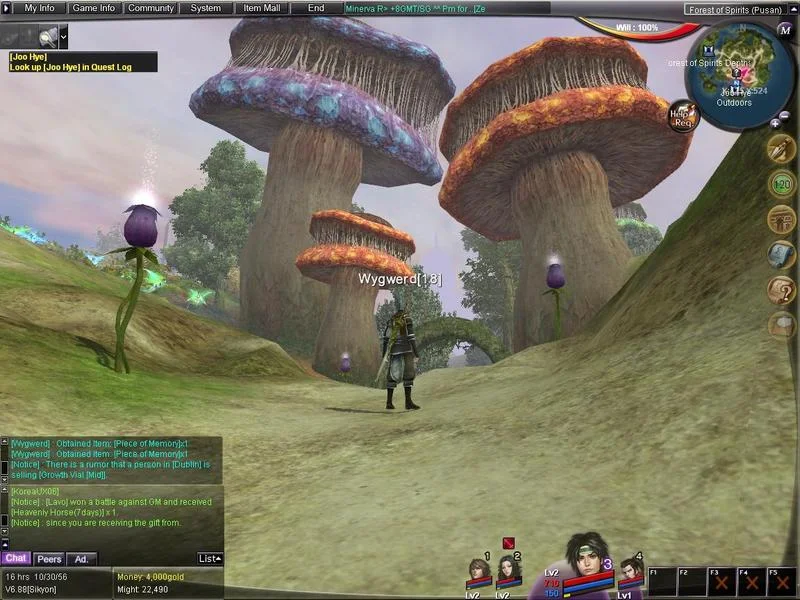Click the End menu button

[x=316, y=8]
